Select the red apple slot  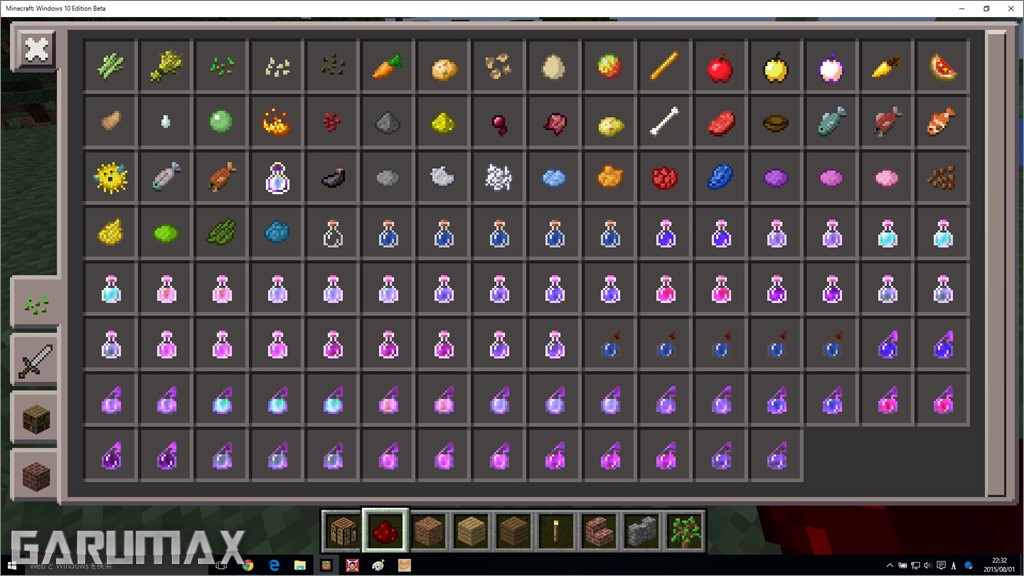point(719,68)
